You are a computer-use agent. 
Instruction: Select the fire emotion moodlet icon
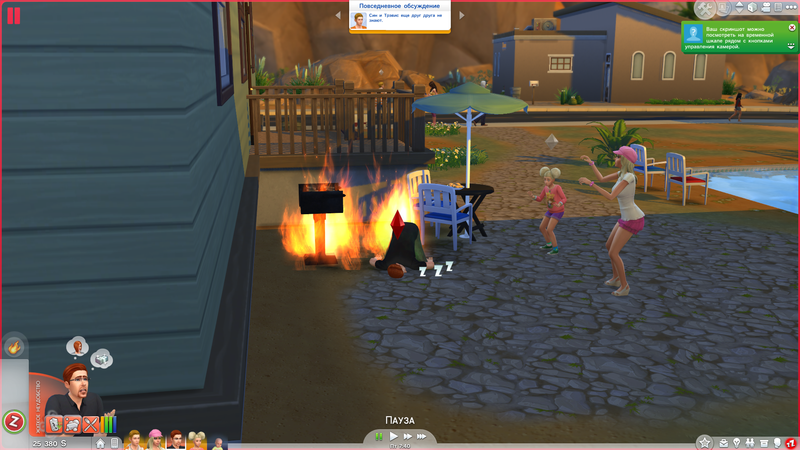[14, 347]
